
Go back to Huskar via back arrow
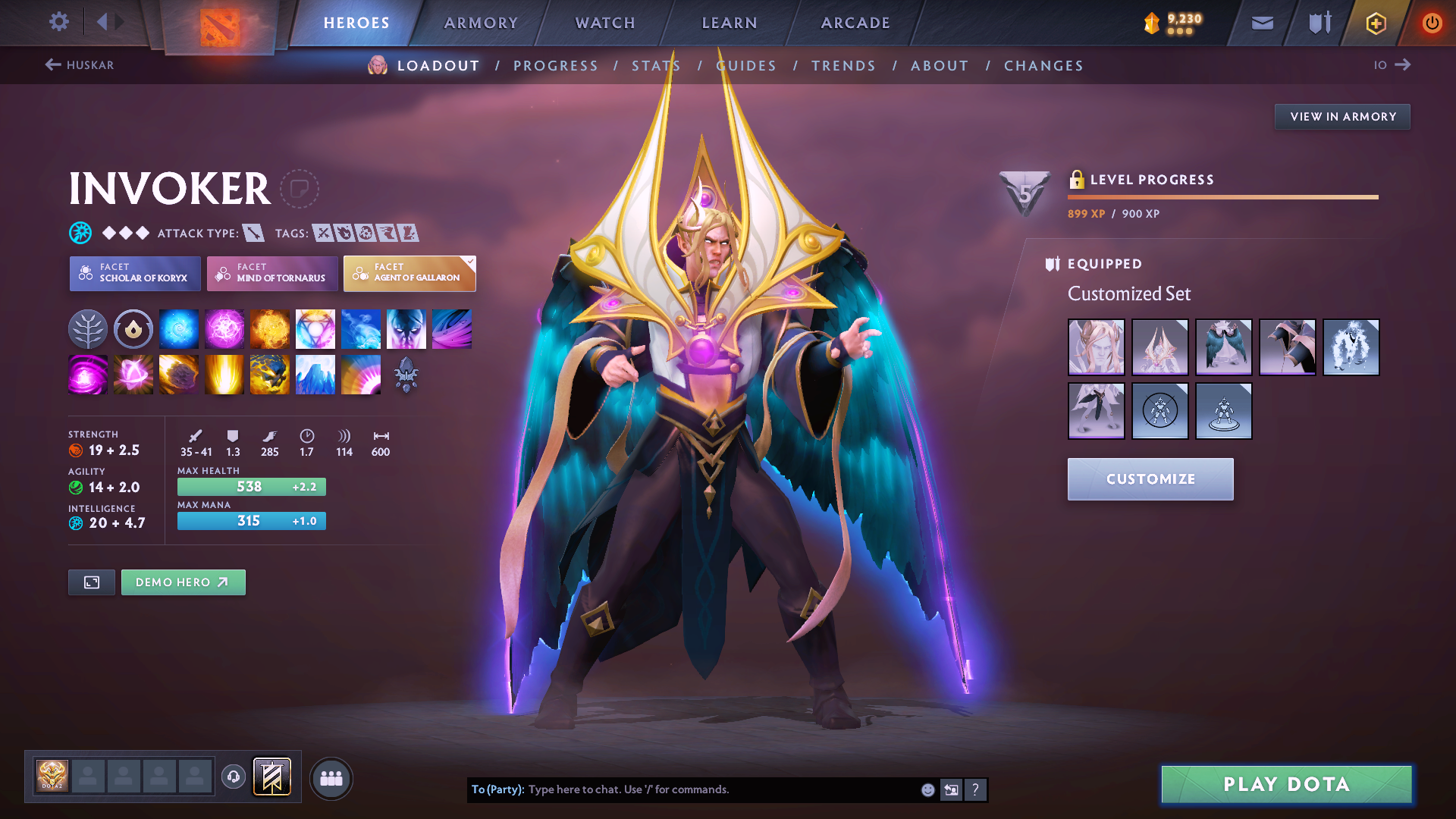pyautogui.click(x=52, y=65)
